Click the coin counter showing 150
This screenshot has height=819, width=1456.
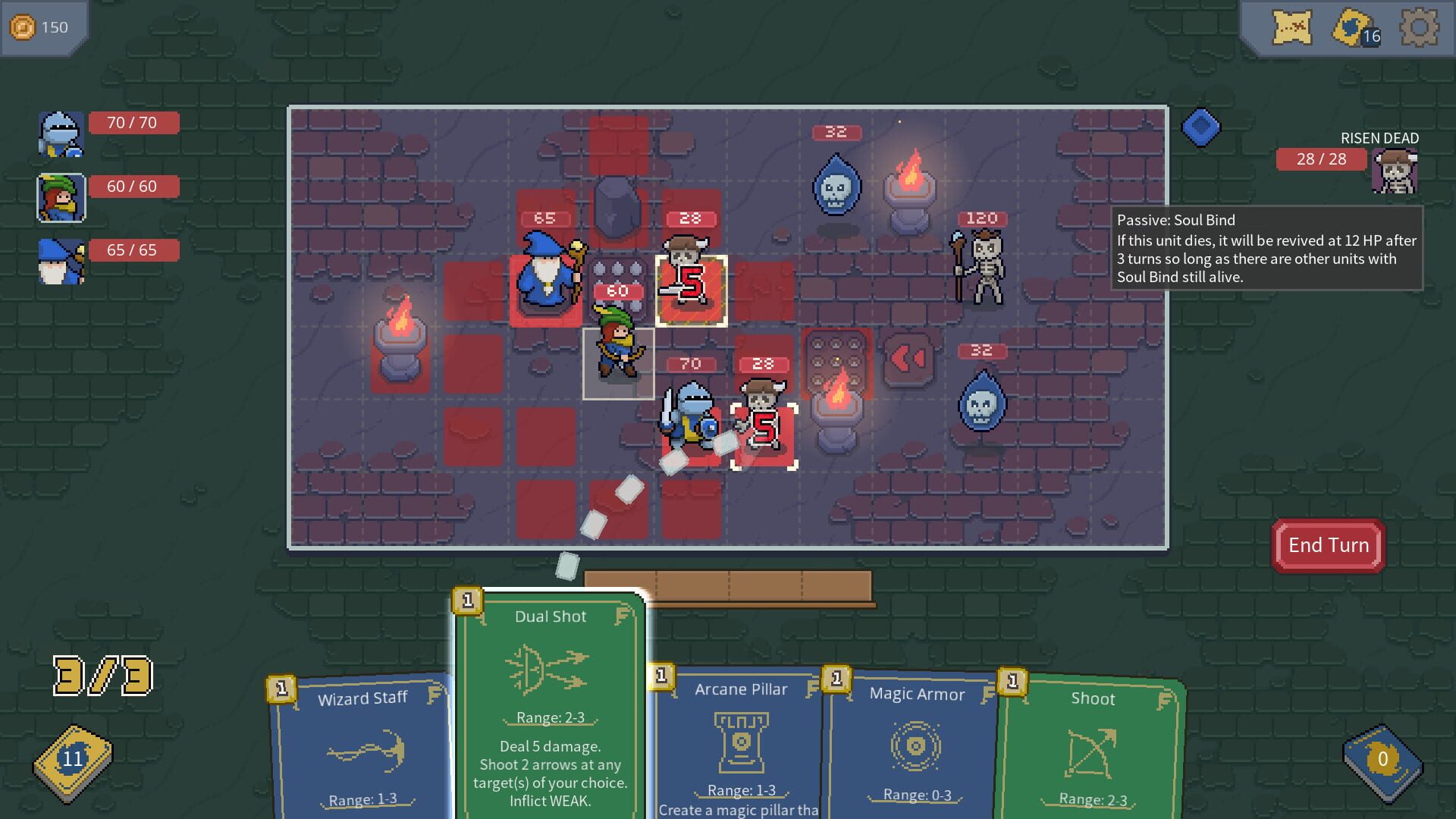(42, 27)
